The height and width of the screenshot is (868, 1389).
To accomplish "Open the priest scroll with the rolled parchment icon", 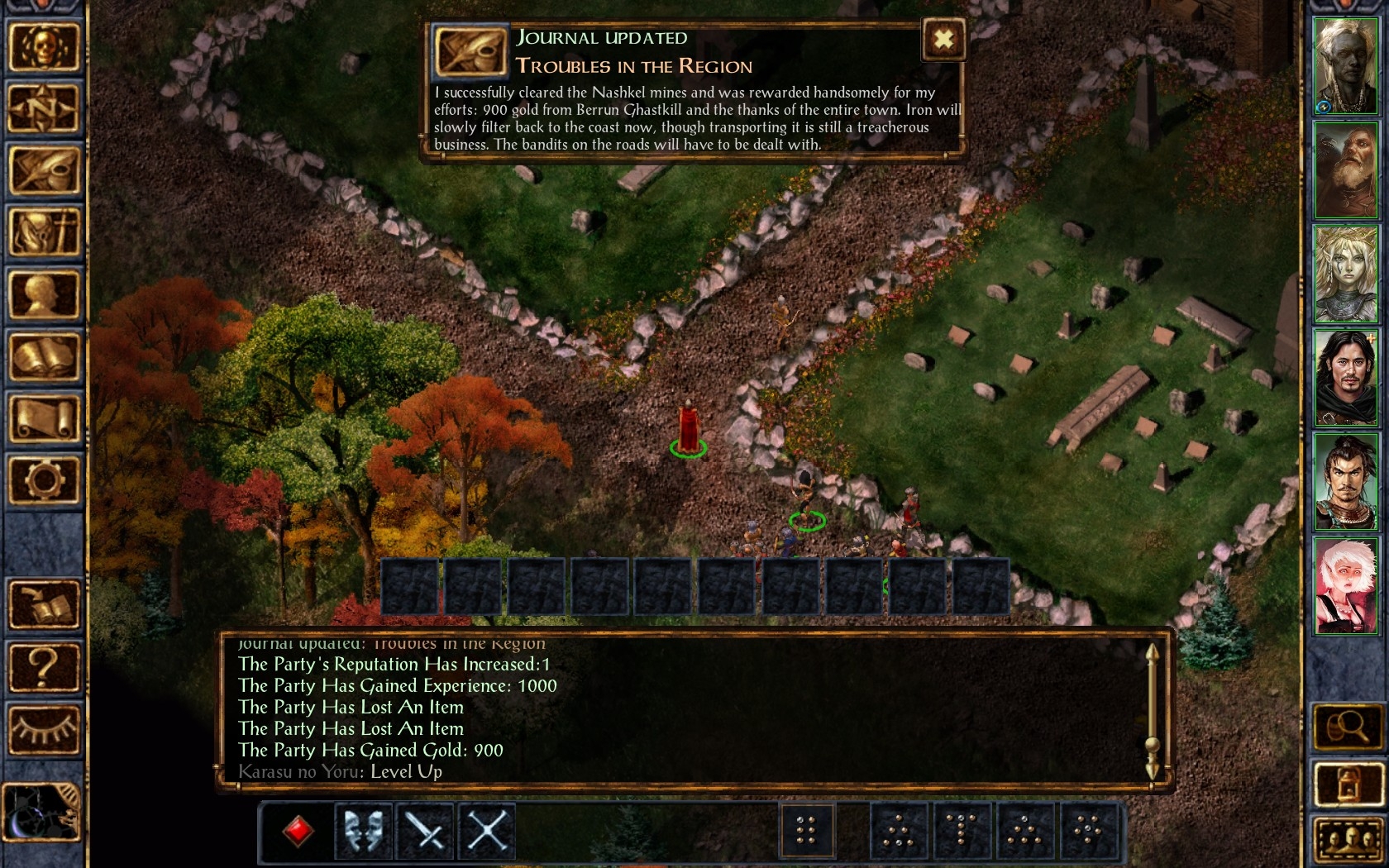I will [x=44, y=418].
